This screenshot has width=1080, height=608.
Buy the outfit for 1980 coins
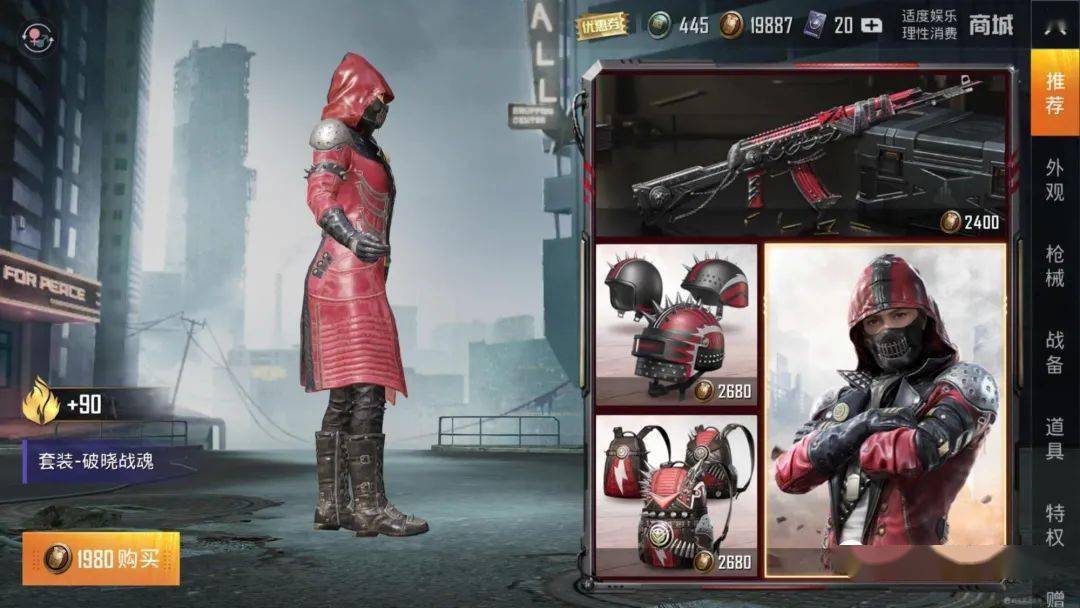[x=101, y=558]
